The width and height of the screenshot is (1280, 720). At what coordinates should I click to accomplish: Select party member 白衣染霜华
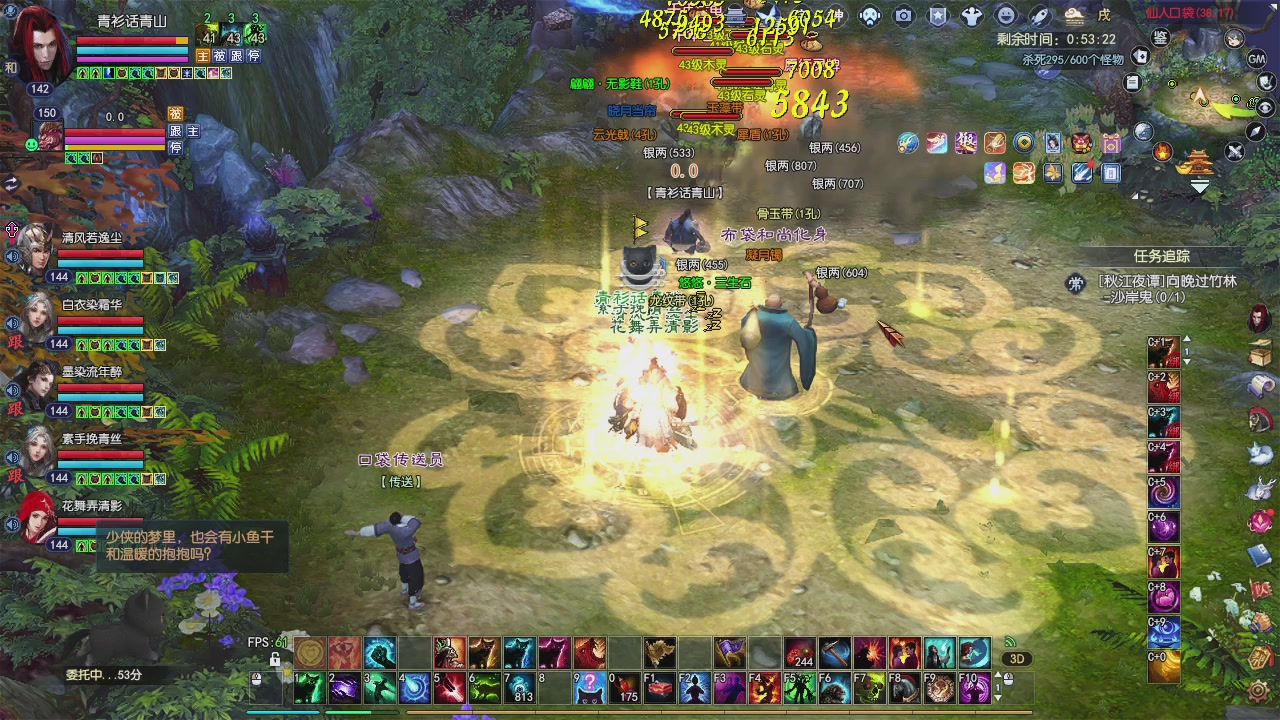coord(38,316)
